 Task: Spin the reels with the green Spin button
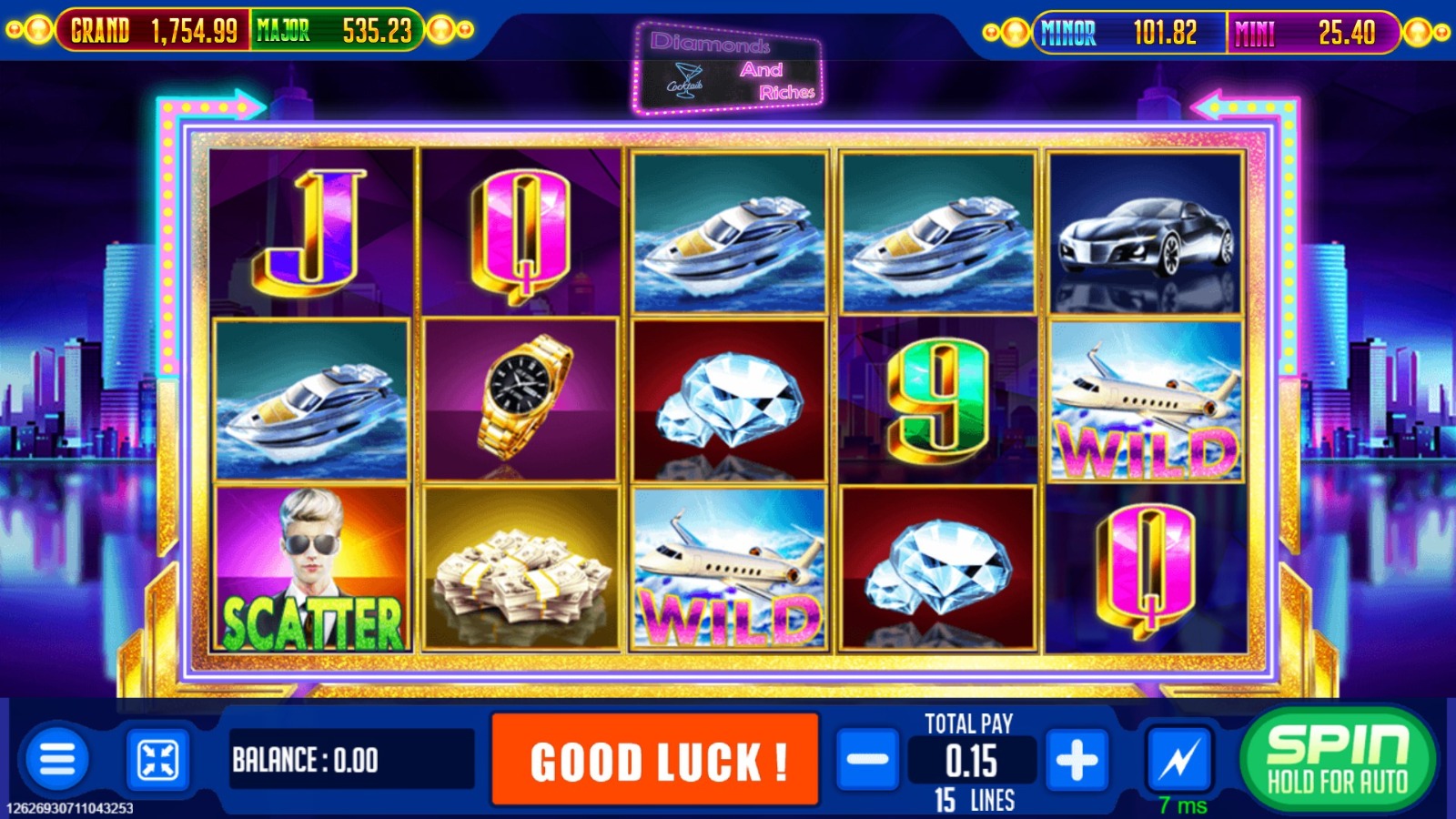1338,759
